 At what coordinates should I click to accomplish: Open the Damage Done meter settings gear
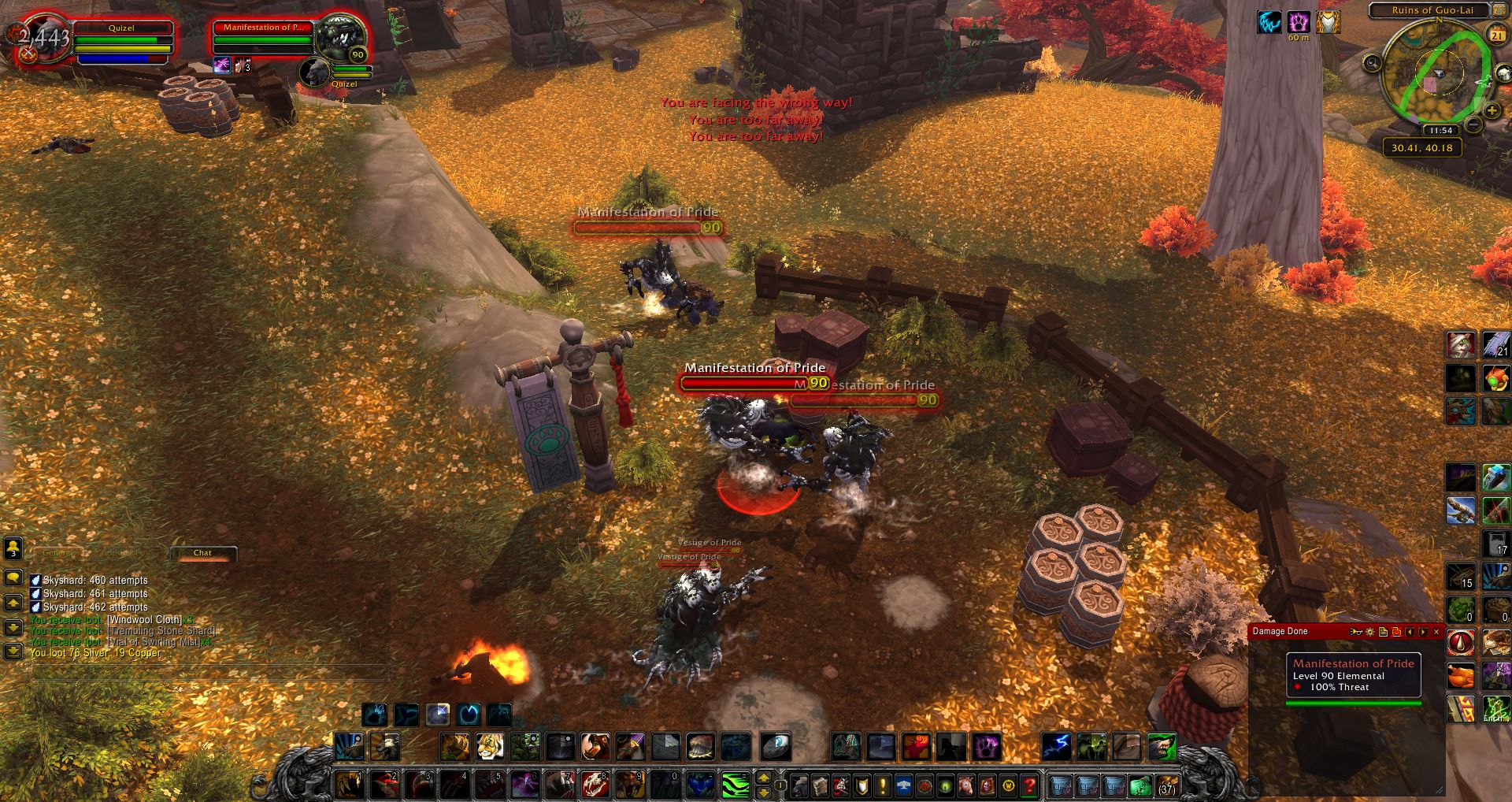pyautogui.click(x=1370, y=632)
